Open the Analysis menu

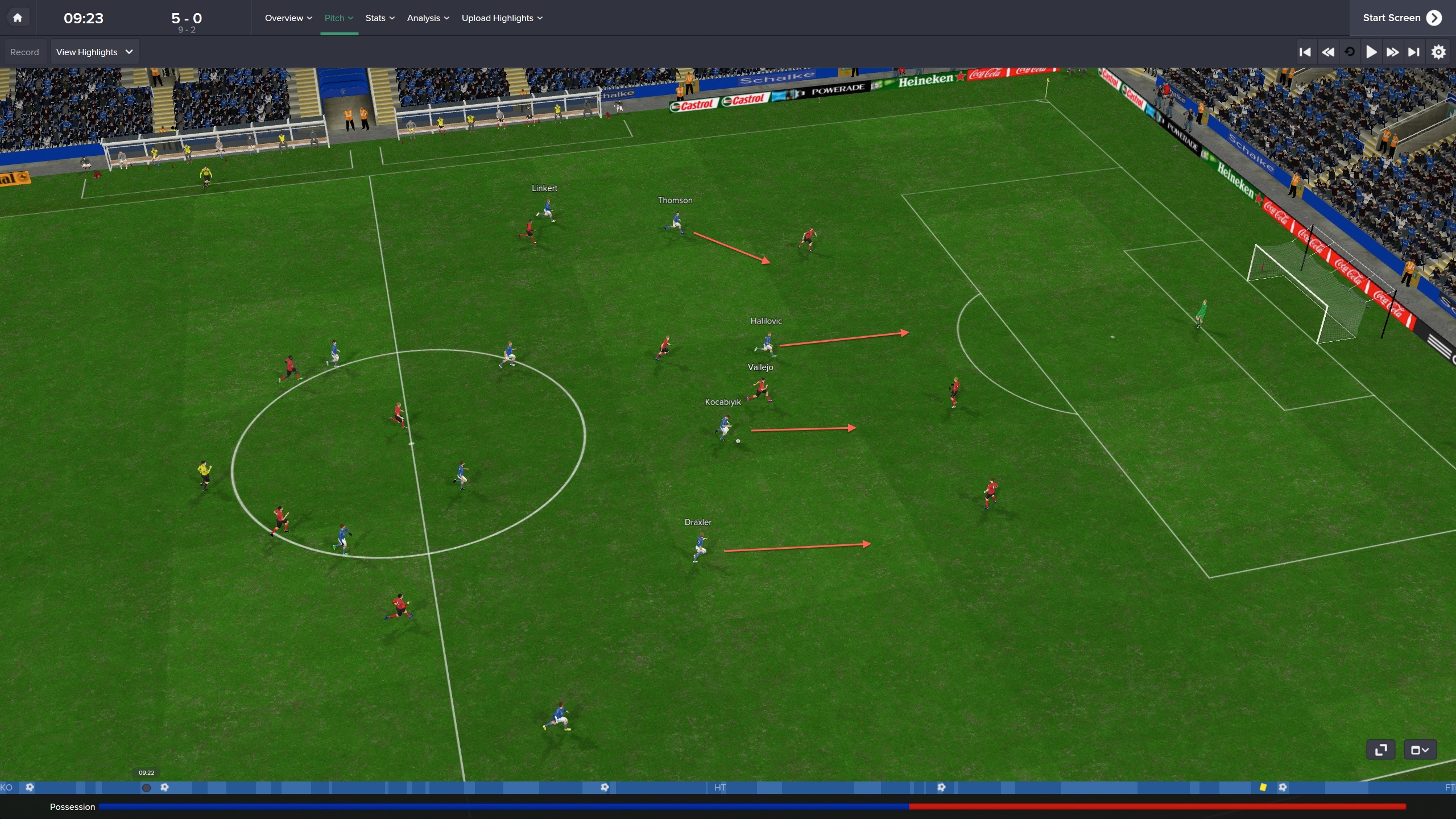point(428,18)
